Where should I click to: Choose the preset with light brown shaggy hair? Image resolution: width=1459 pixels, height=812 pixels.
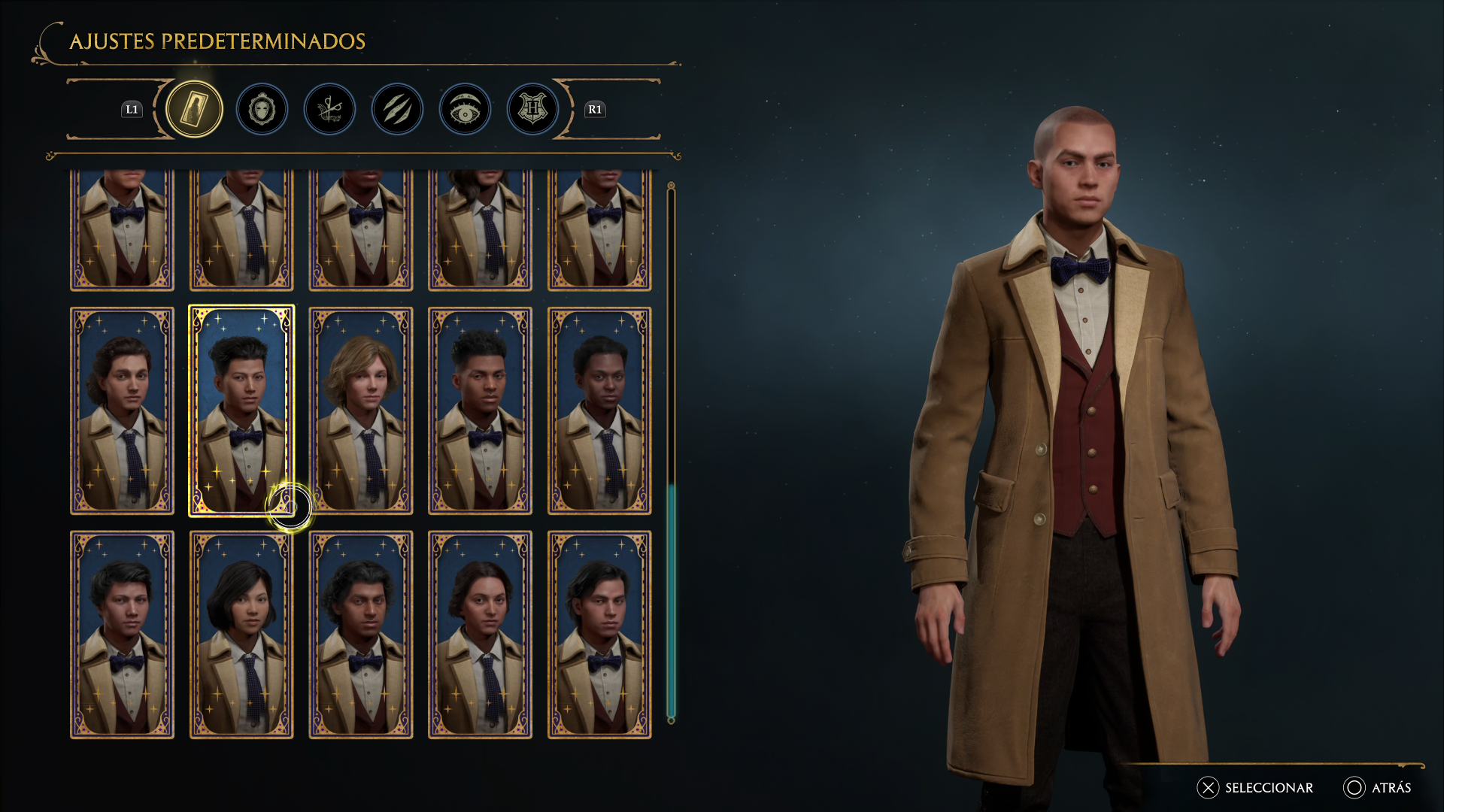click(361, 411)
